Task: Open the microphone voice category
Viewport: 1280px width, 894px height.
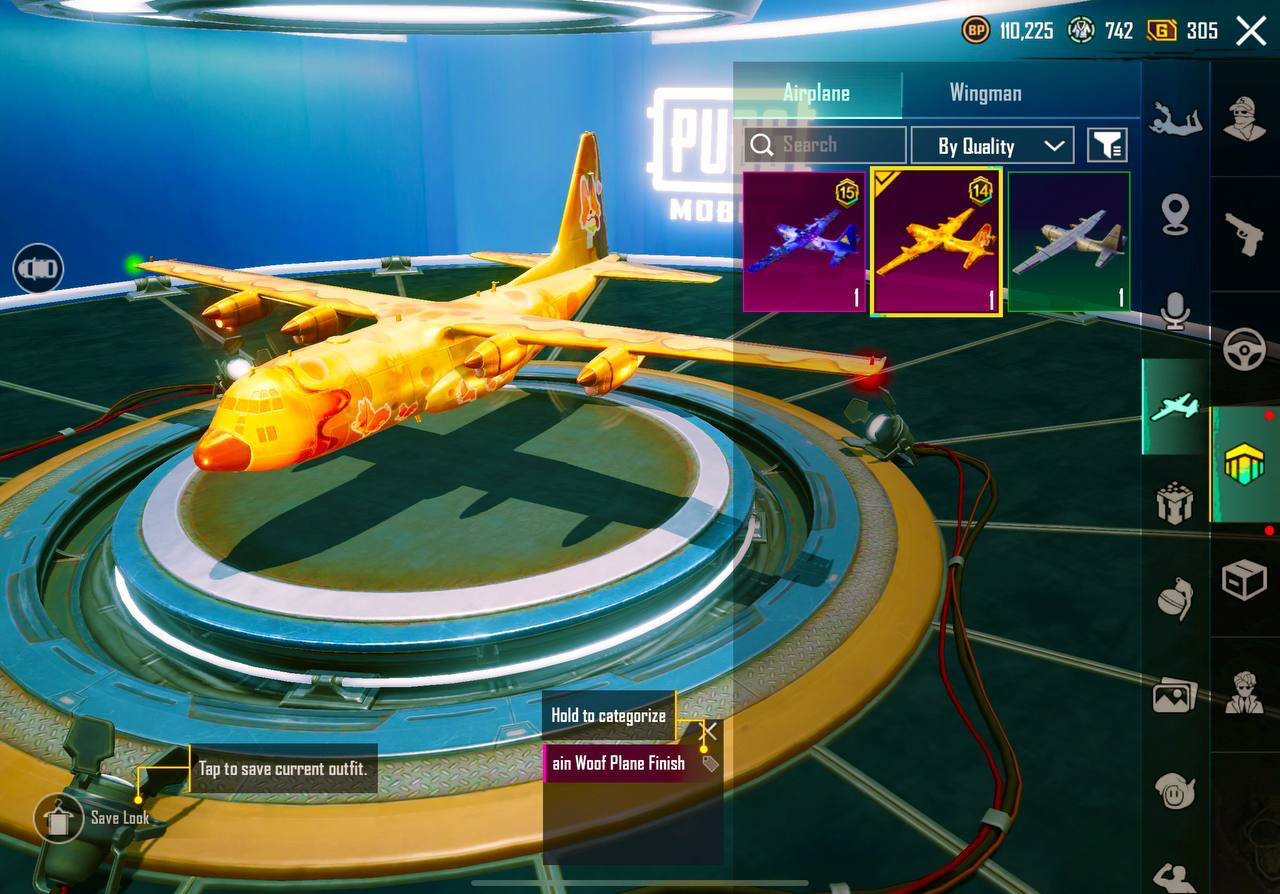Action: pyautogui.click(x=1175, y=312)
